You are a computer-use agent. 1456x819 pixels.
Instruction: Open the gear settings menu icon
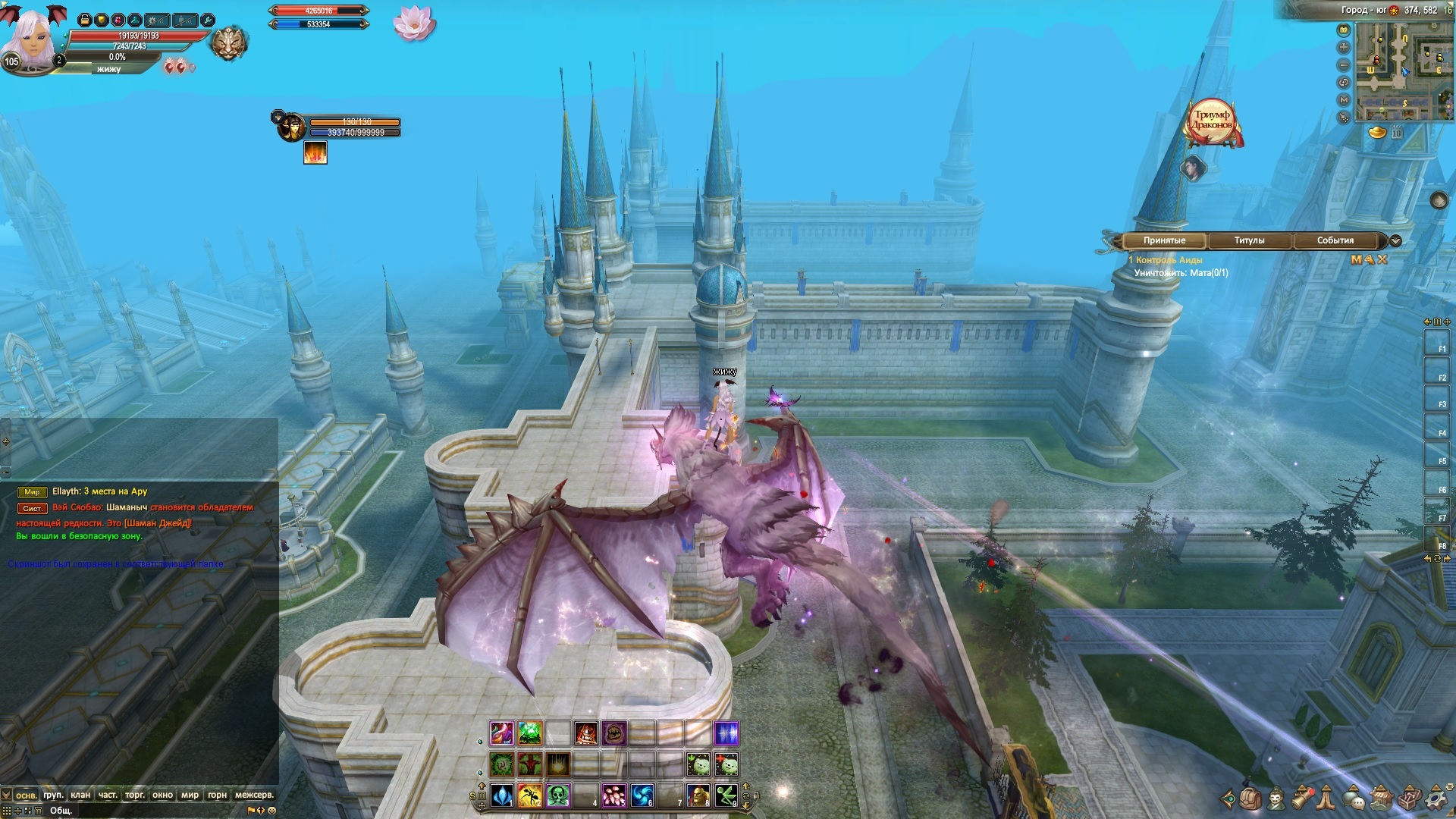(x=1435, y=799)
